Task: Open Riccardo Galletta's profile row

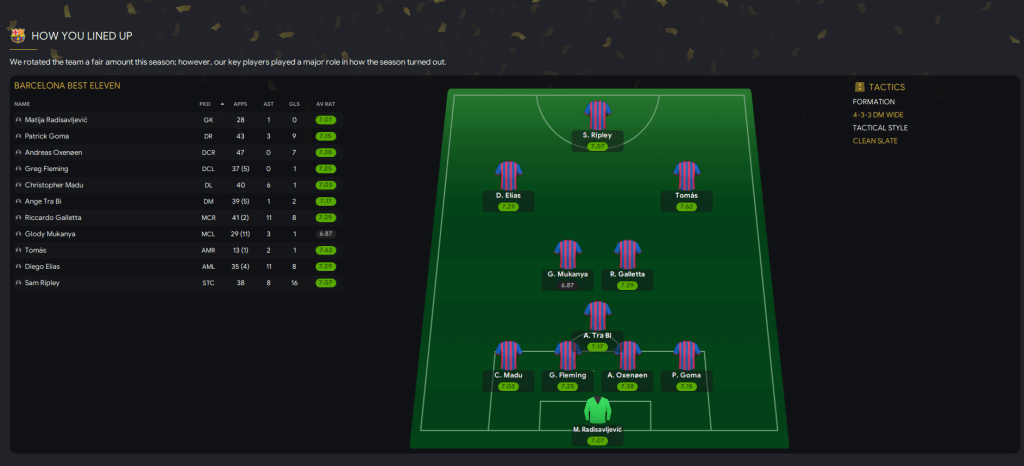Action: coord(53,217)
